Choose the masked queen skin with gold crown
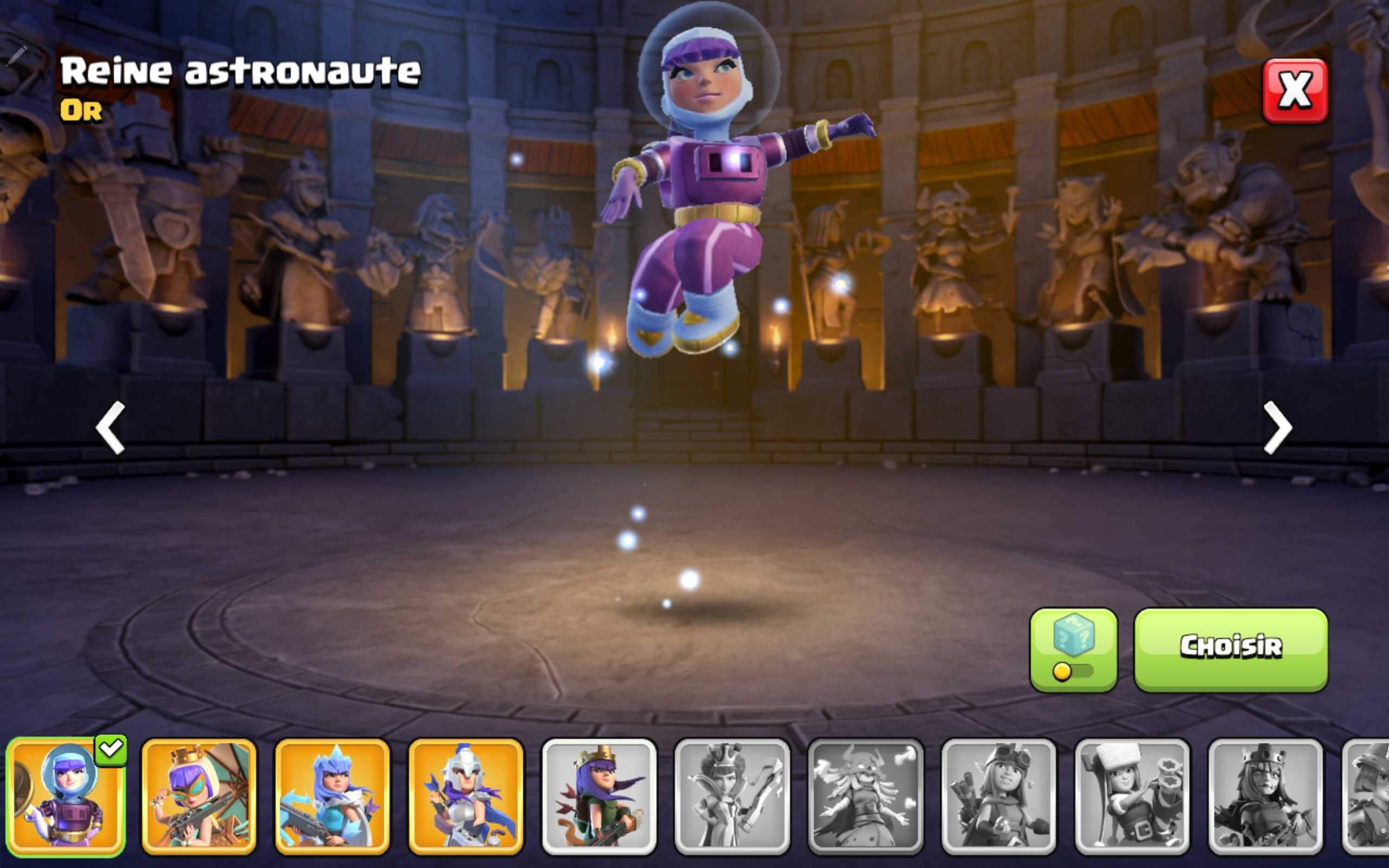Image resolution: width=1389 pixels, height=868 pixels. point(199,796)
